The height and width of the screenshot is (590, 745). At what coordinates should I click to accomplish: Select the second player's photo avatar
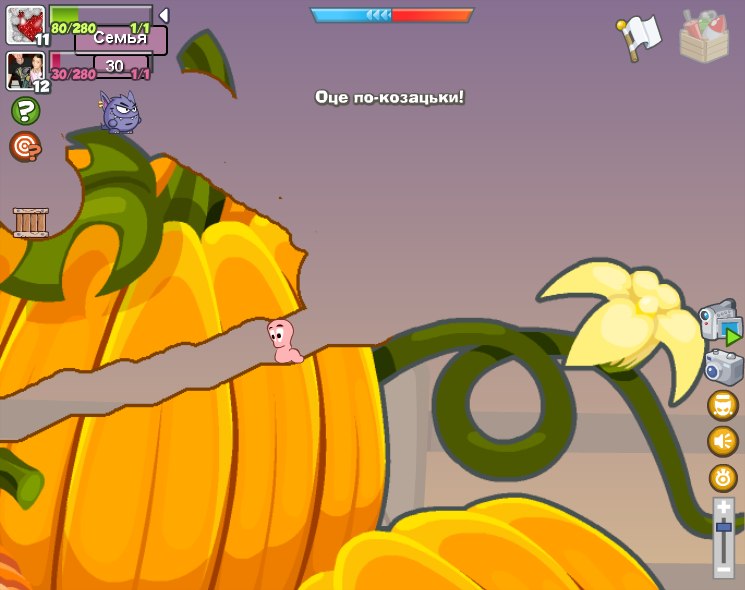pyautogui.click(x=23, y=70)
